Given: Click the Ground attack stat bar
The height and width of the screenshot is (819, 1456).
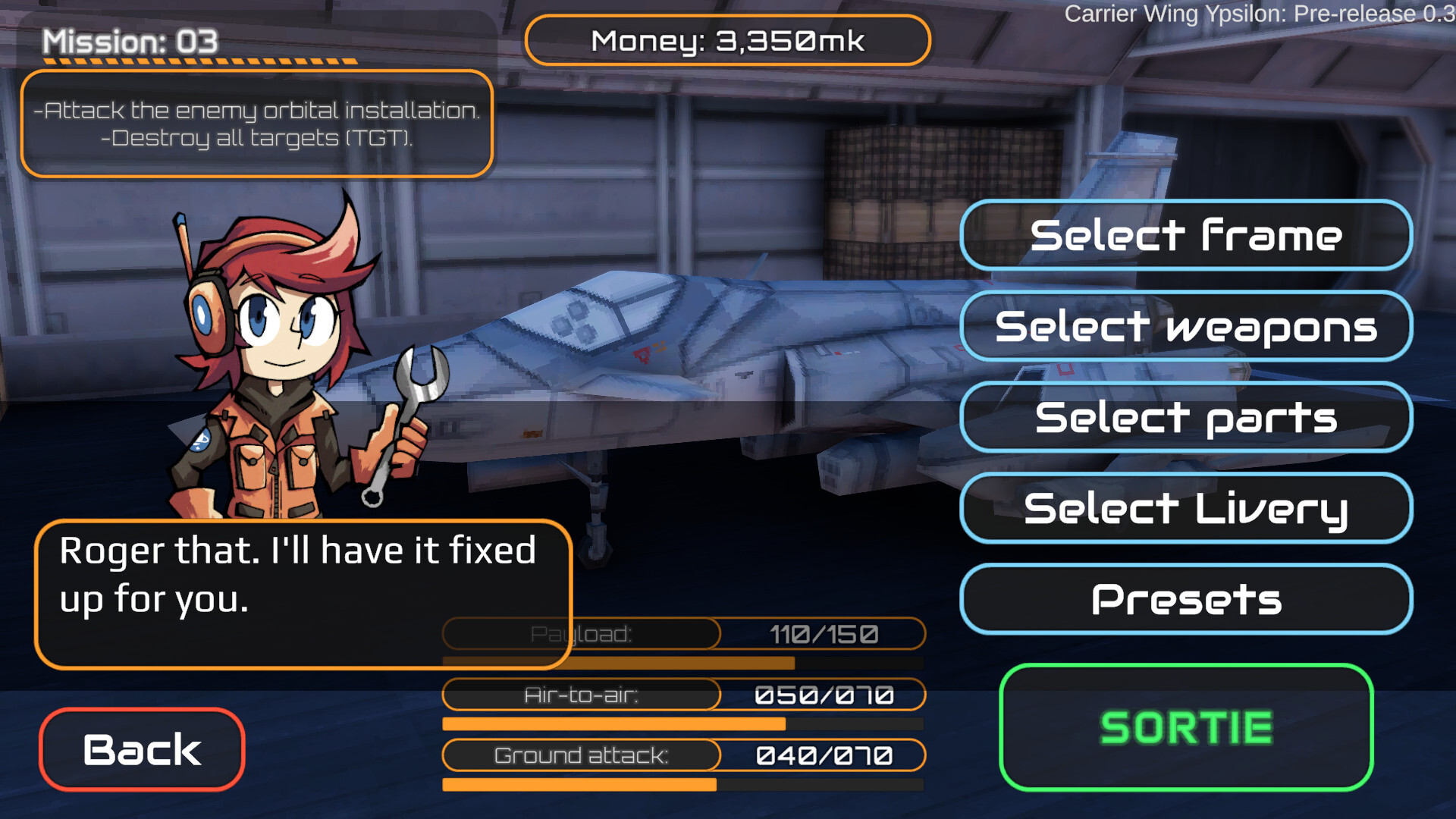Looking at the screenshot, I should pos(682,783).
